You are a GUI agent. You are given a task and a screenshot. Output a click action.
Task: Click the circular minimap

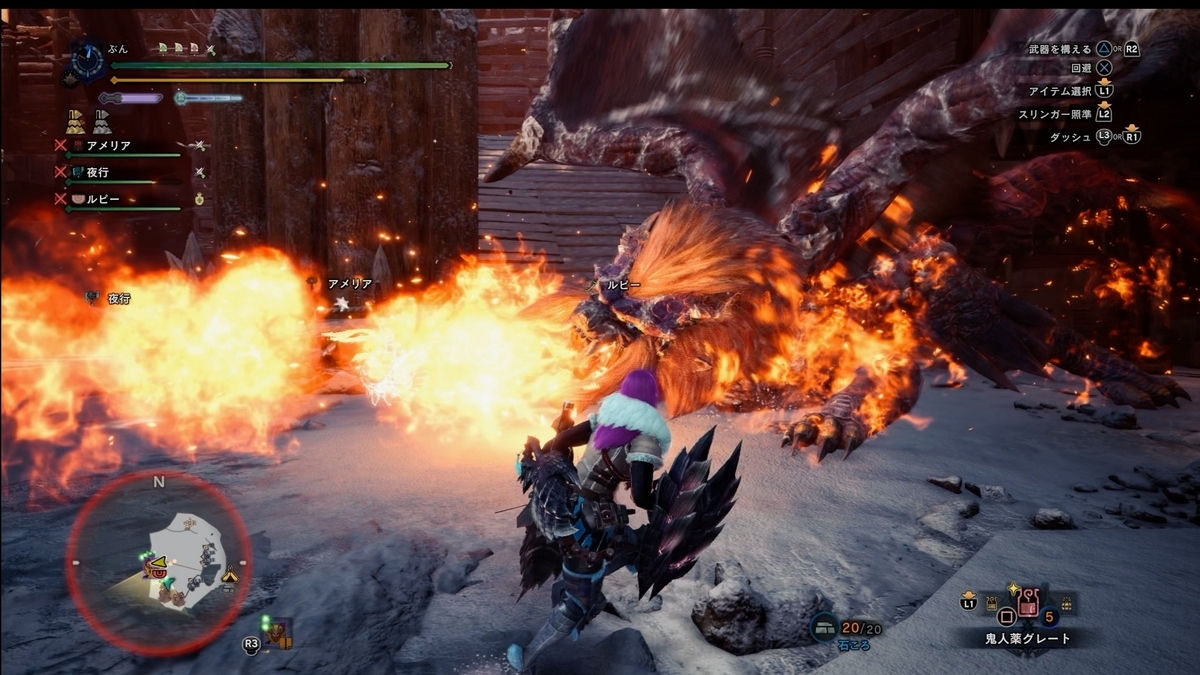(x=158, y=563)
